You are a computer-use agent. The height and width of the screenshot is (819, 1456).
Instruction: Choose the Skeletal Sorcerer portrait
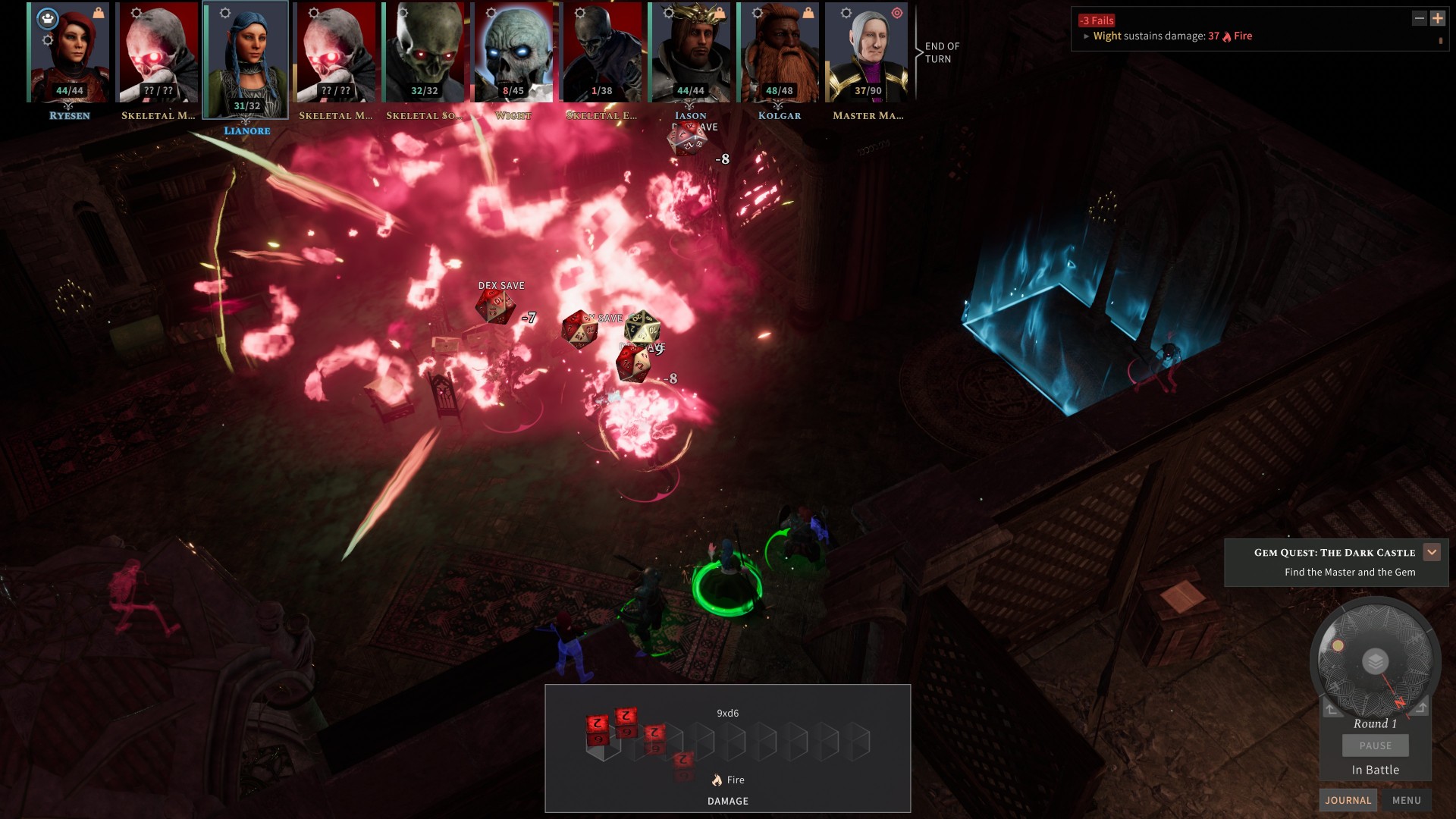(424, 53)
